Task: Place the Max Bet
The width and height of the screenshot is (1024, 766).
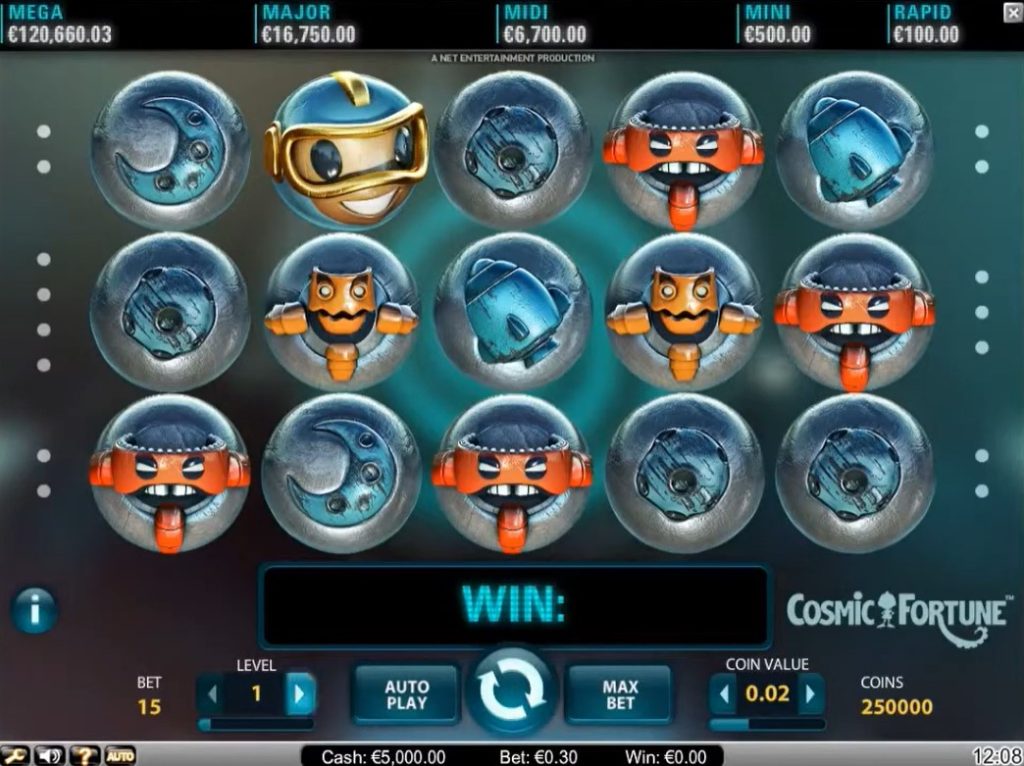Action: (x=619, y=694)
